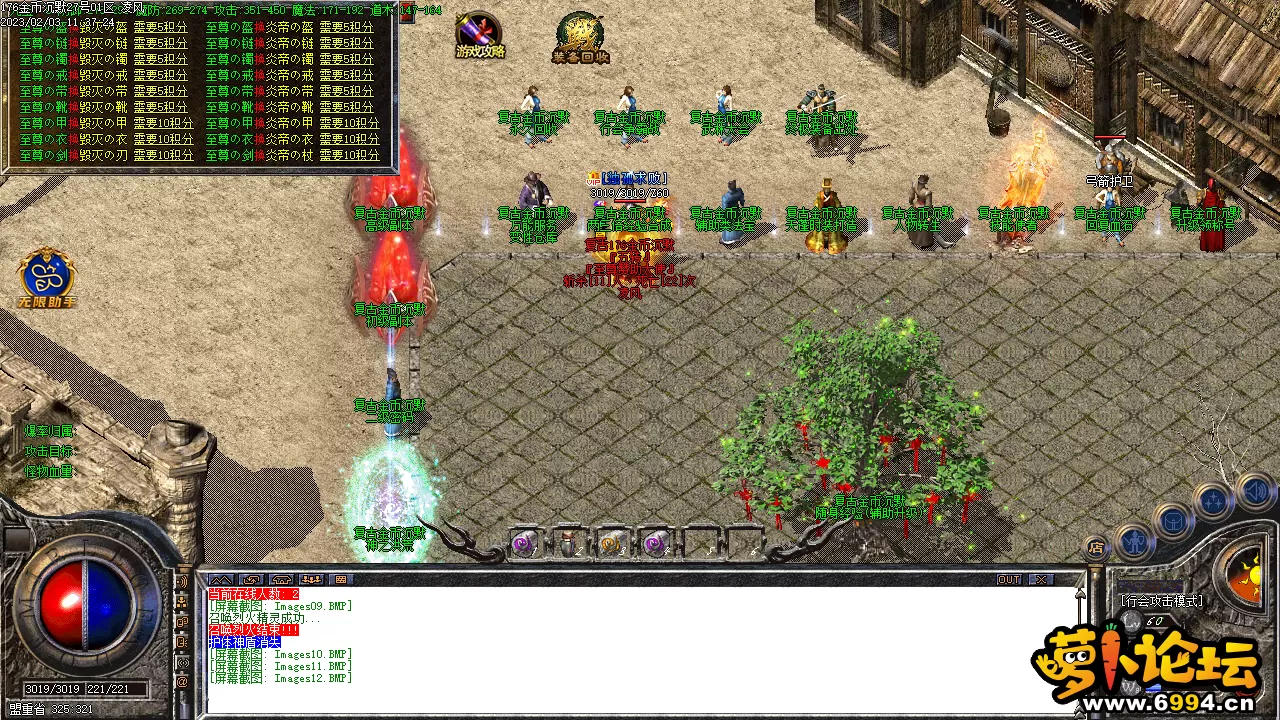Exchange 至尊の剑 for 炎帝の杖 for 10 points
The image size is (1280, 720).
tap(350, 155)
